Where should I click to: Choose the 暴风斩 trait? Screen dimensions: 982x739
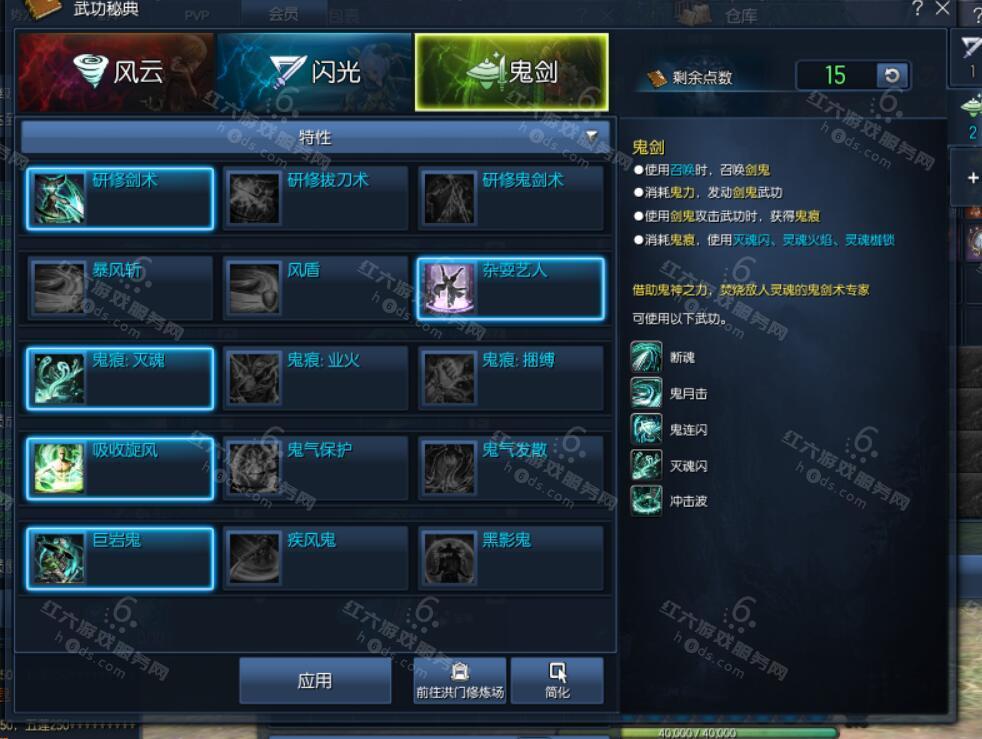pyautogui.click(x=120, y=288)
